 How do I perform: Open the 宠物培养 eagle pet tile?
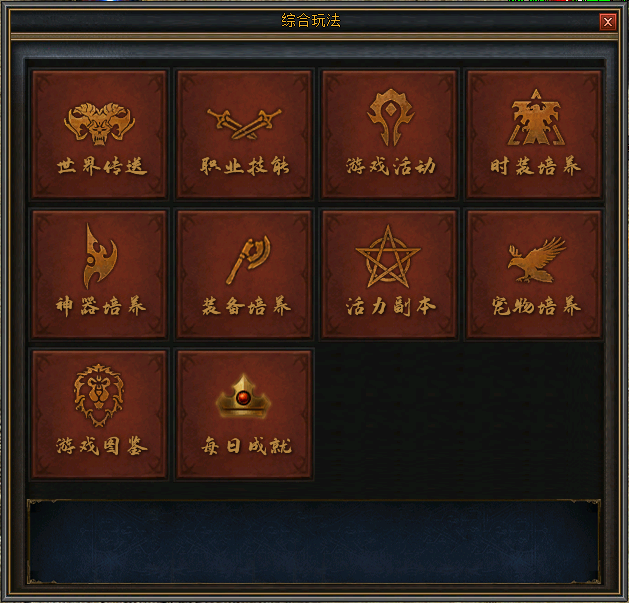[x=534, y=273]
